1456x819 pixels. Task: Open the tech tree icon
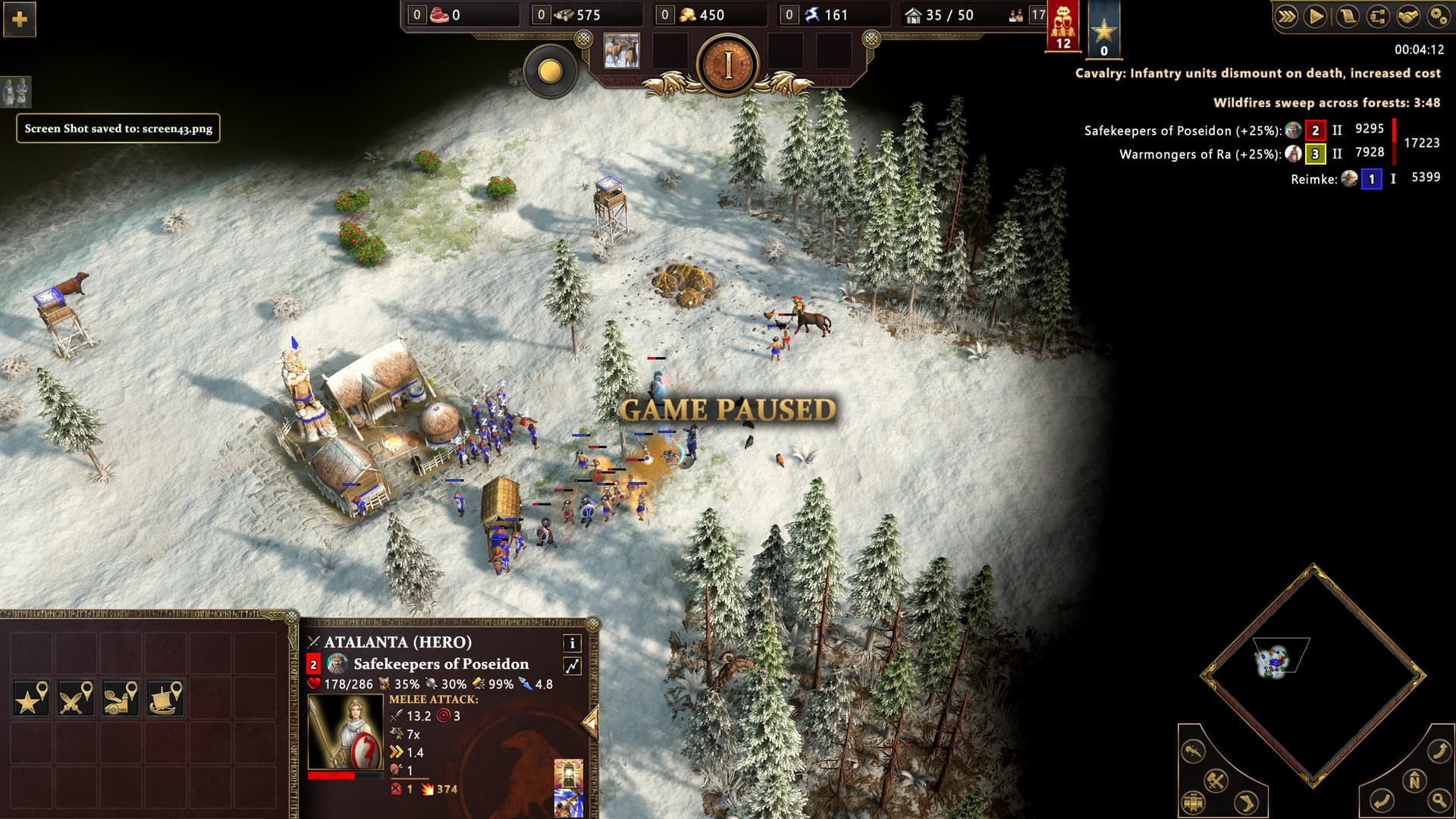point(1378,16)
